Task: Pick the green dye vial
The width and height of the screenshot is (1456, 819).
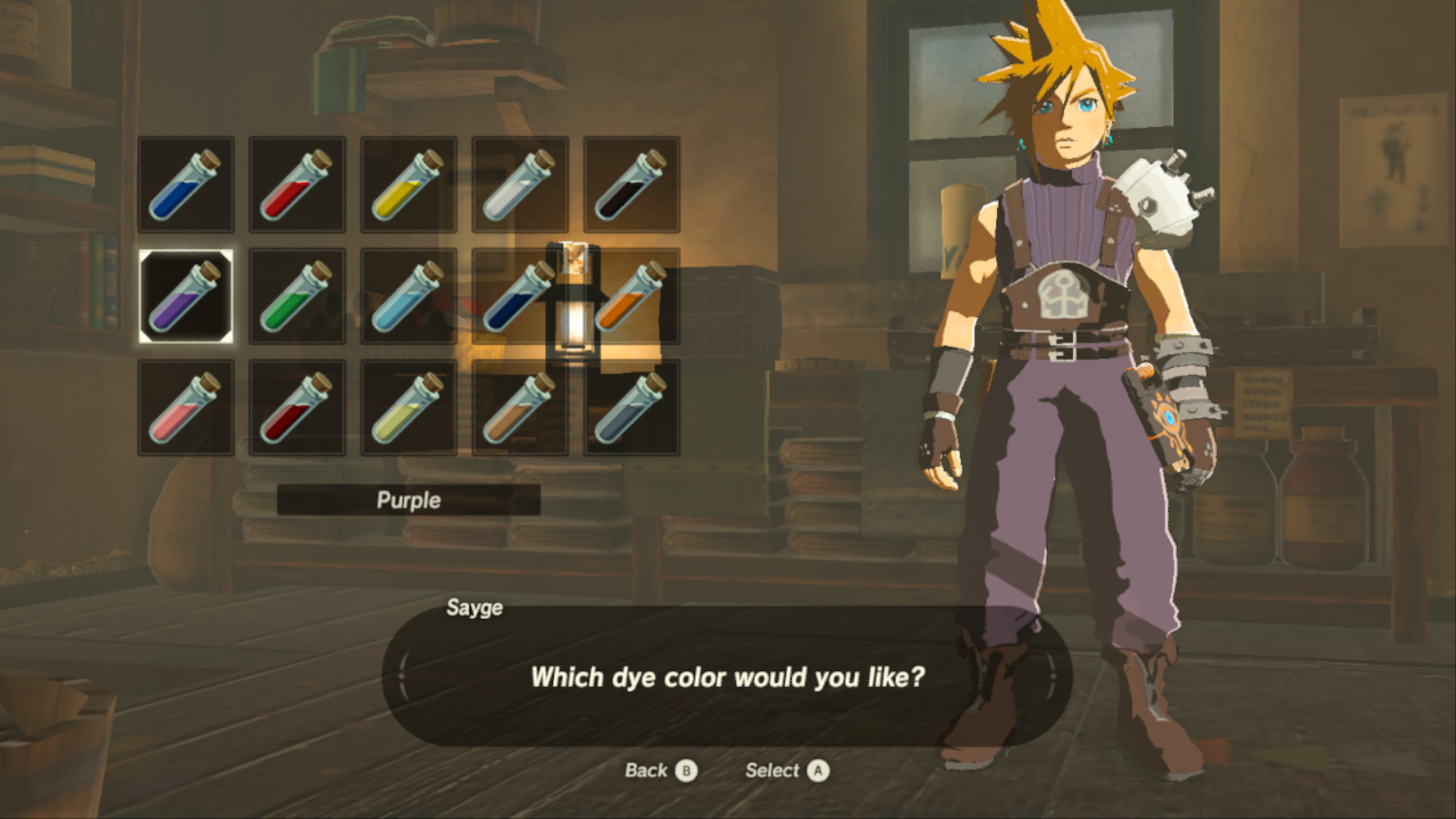Action: point(296,296)
